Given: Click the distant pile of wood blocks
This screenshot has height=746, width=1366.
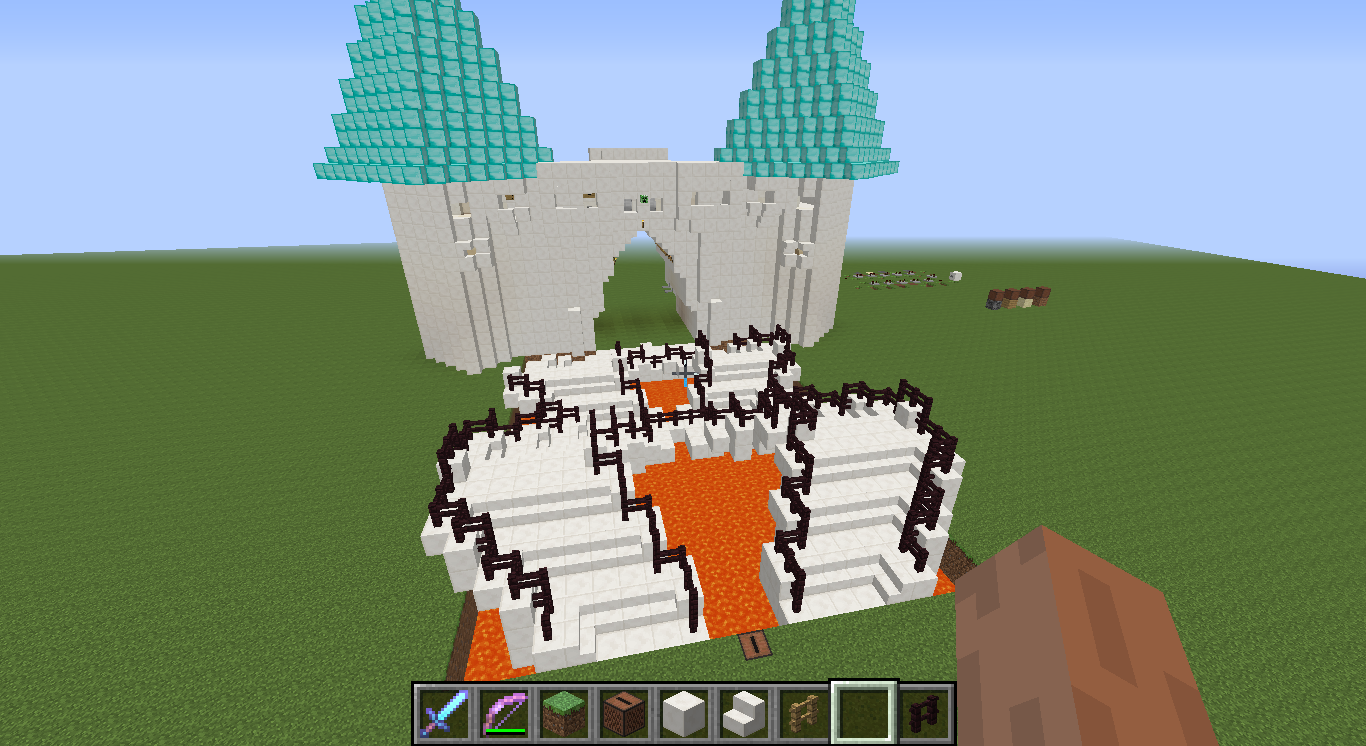Looking at the screenshot, I should coord(1020,295).
